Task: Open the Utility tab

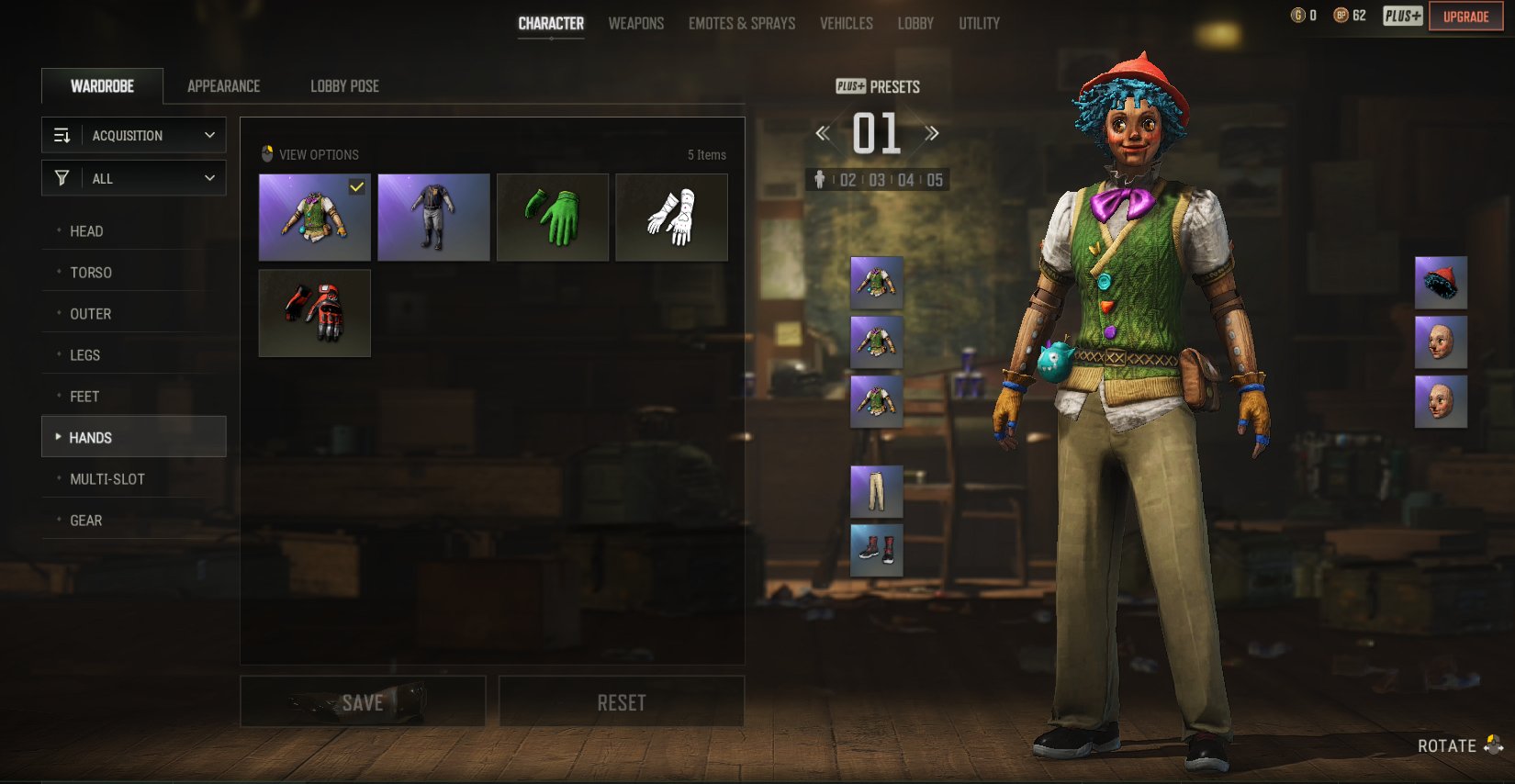Action: coord(979,24)
